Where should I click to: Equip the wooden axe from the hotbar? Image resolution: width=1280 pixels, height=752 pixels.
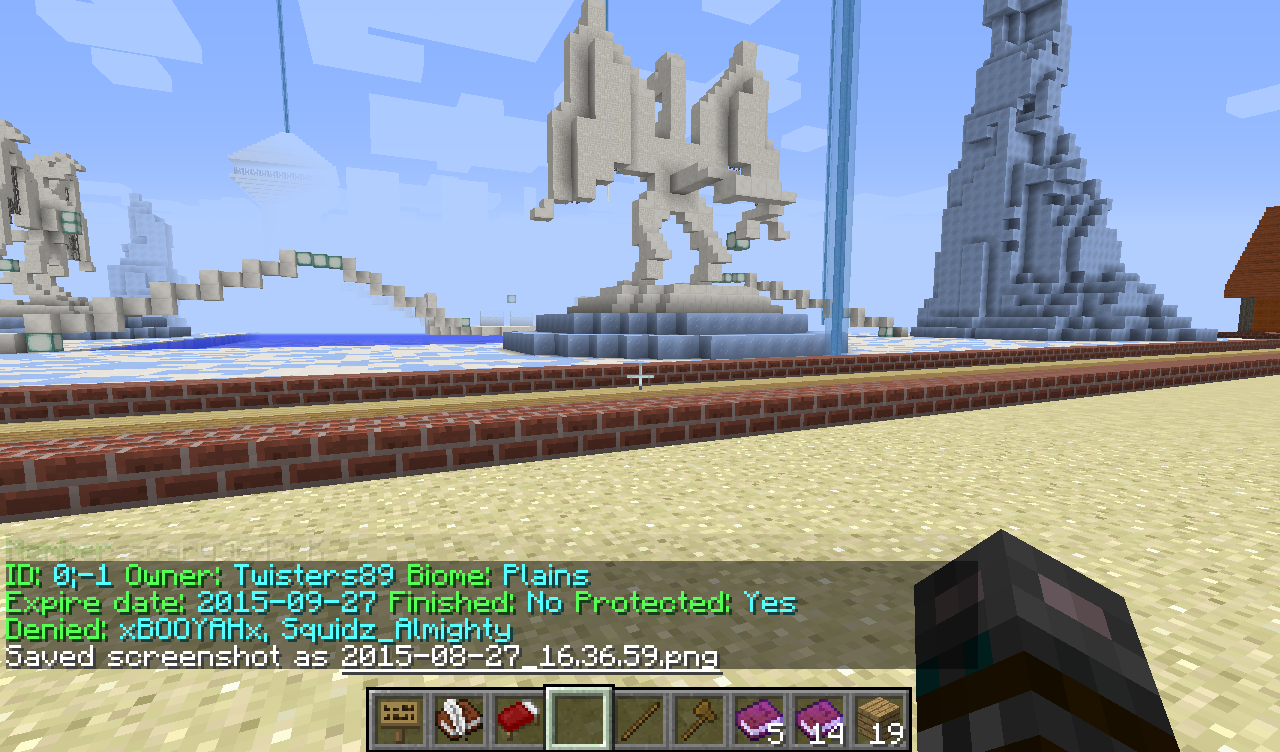pos(699,717)
